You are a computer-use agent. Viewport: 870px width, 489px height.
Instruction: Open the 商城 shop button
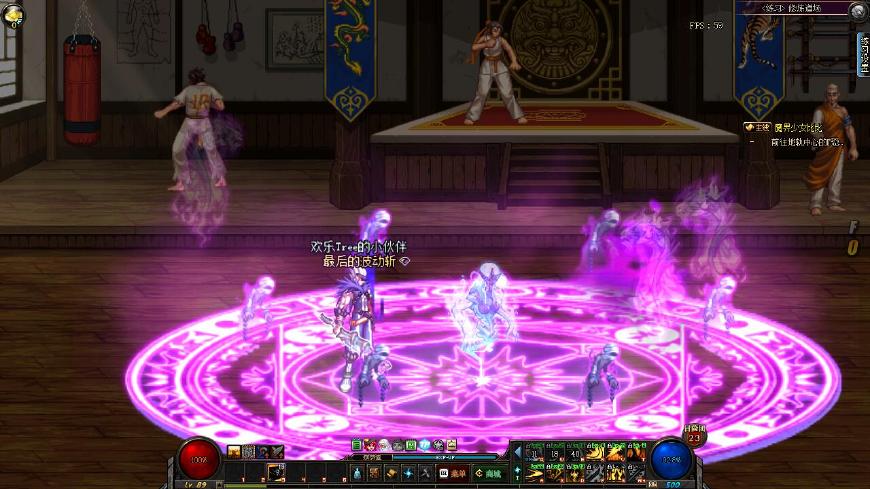[x=488, y=473]
